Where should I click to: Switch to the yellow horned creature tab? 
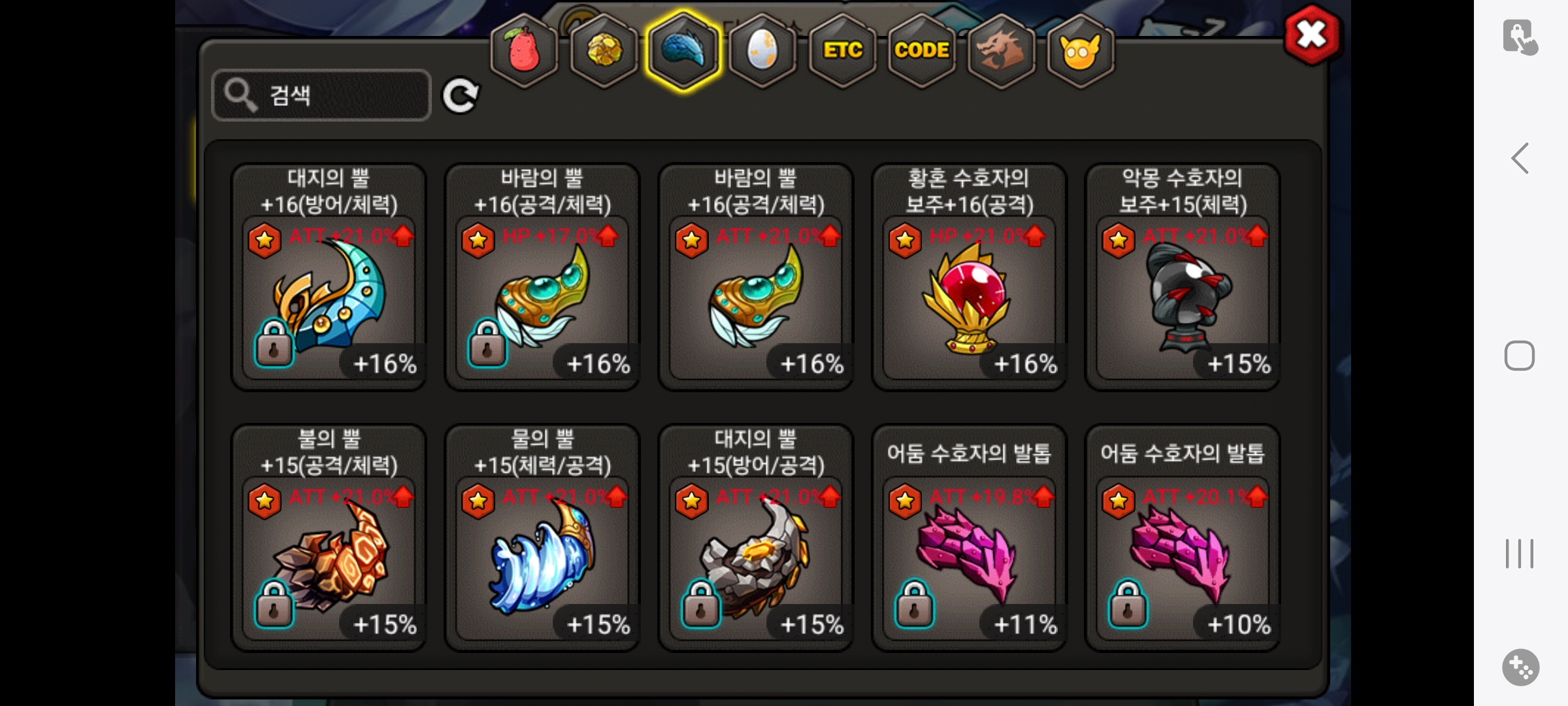coord(1081,50)
